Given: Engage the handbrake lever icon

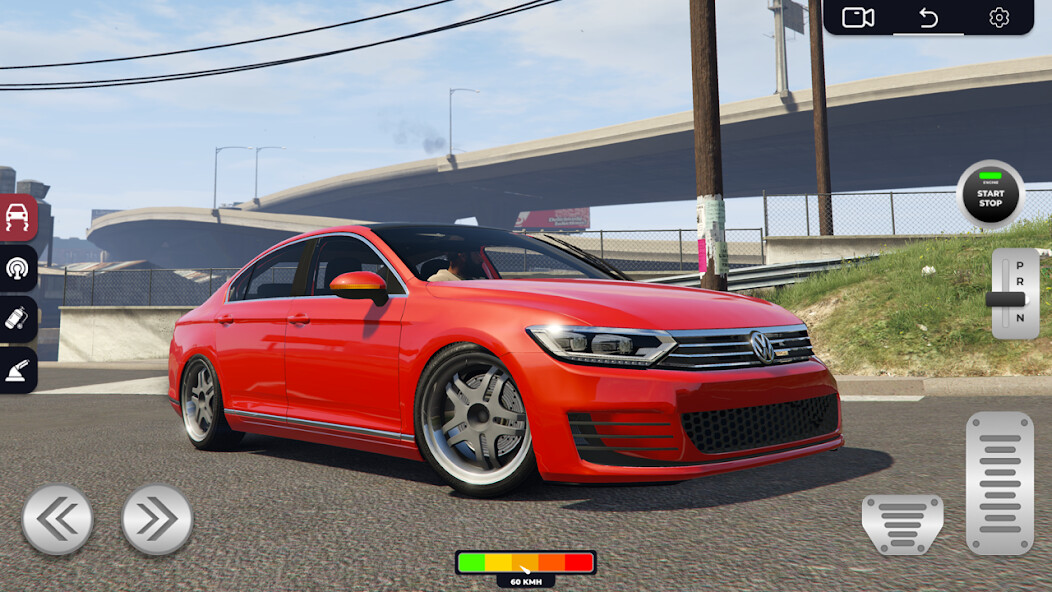Looking at the screenshot, I should pos(18,371).
